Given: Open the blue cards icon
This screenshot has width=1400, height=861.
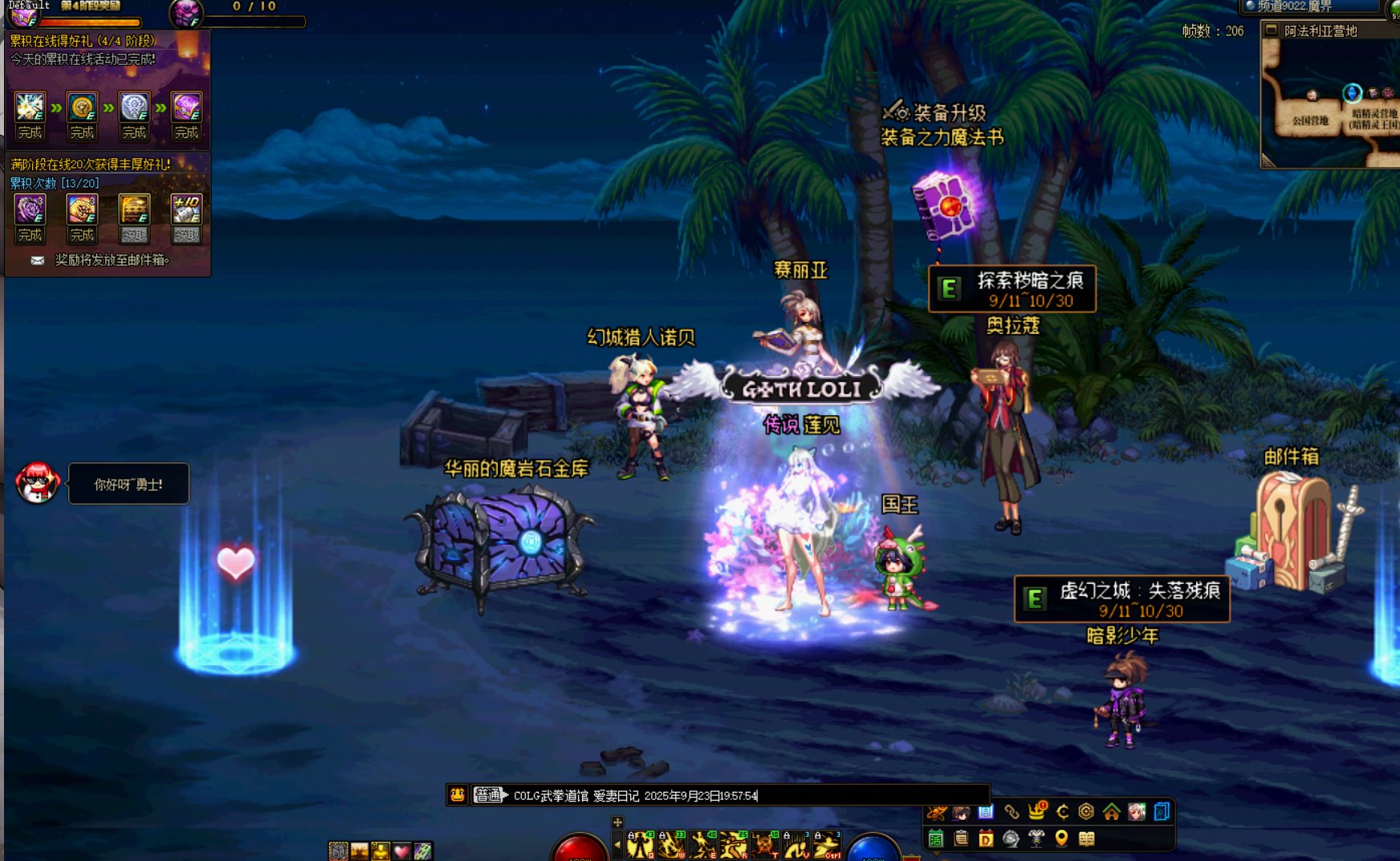Looking at the screenshot, I should [1162, 812].
